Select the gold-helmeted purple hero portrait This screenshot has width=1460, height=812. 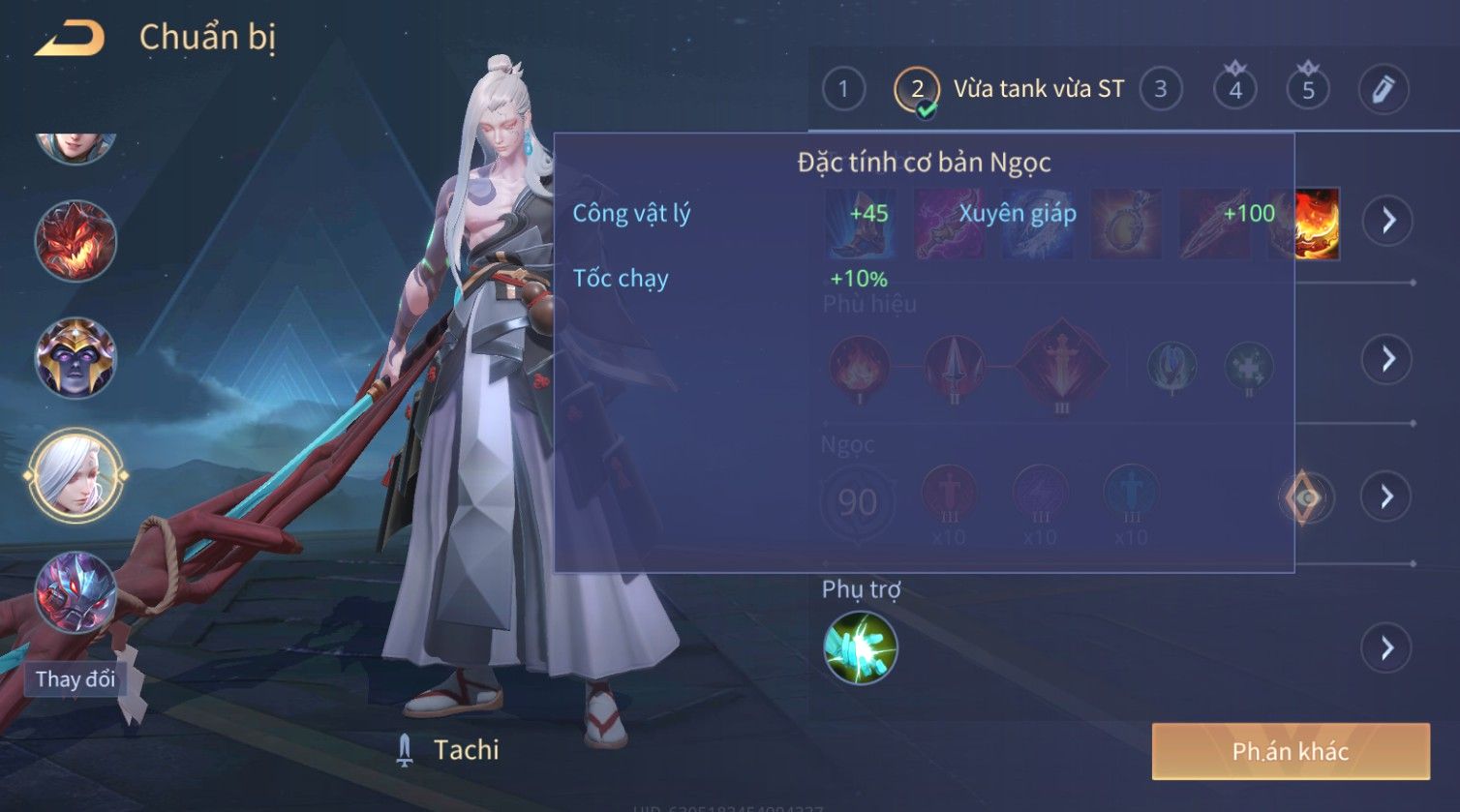tap(76, 358)
